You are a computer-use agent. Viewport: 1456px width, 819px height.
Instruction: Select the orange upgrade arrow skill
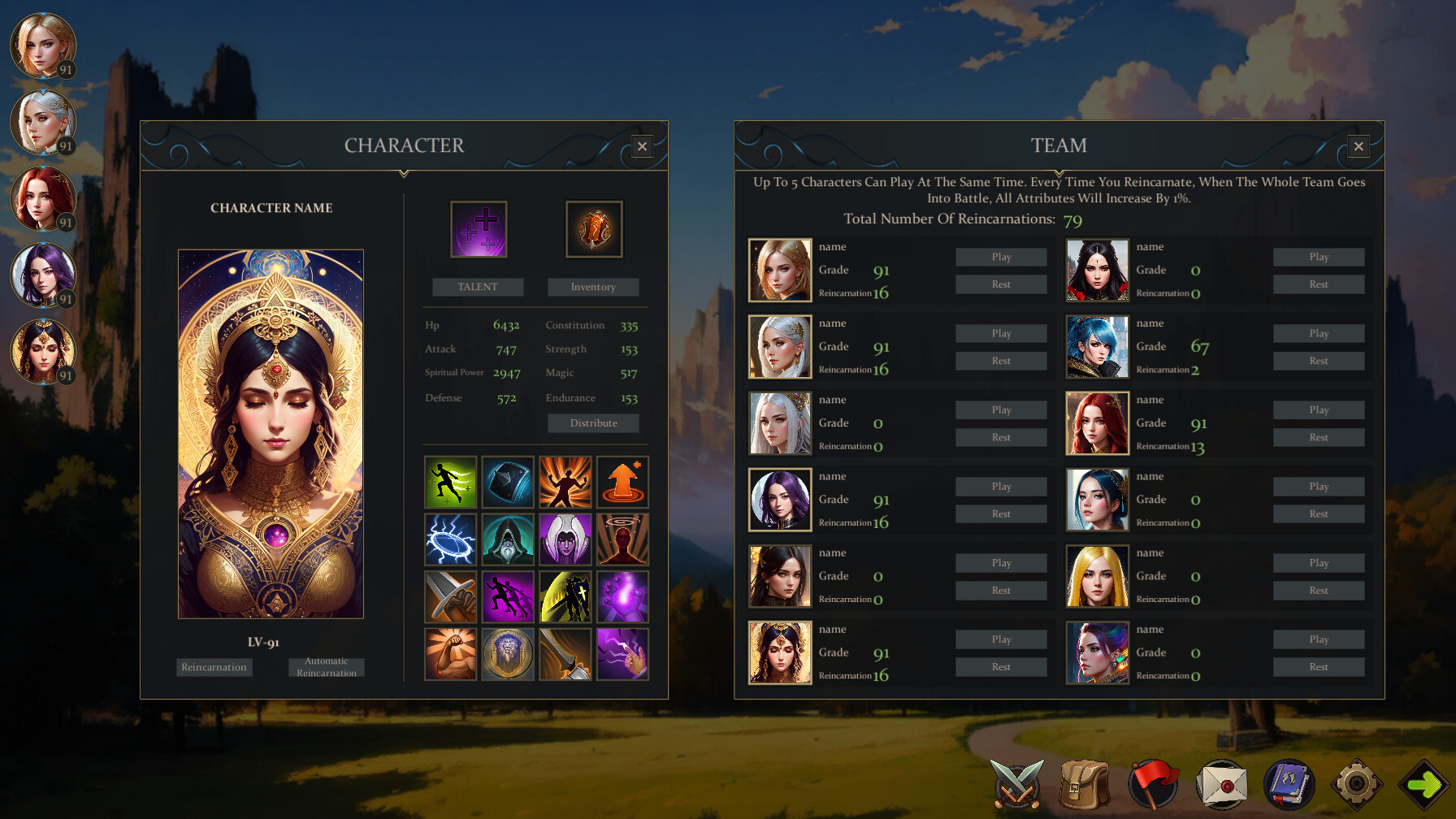[x=622, y=482]
